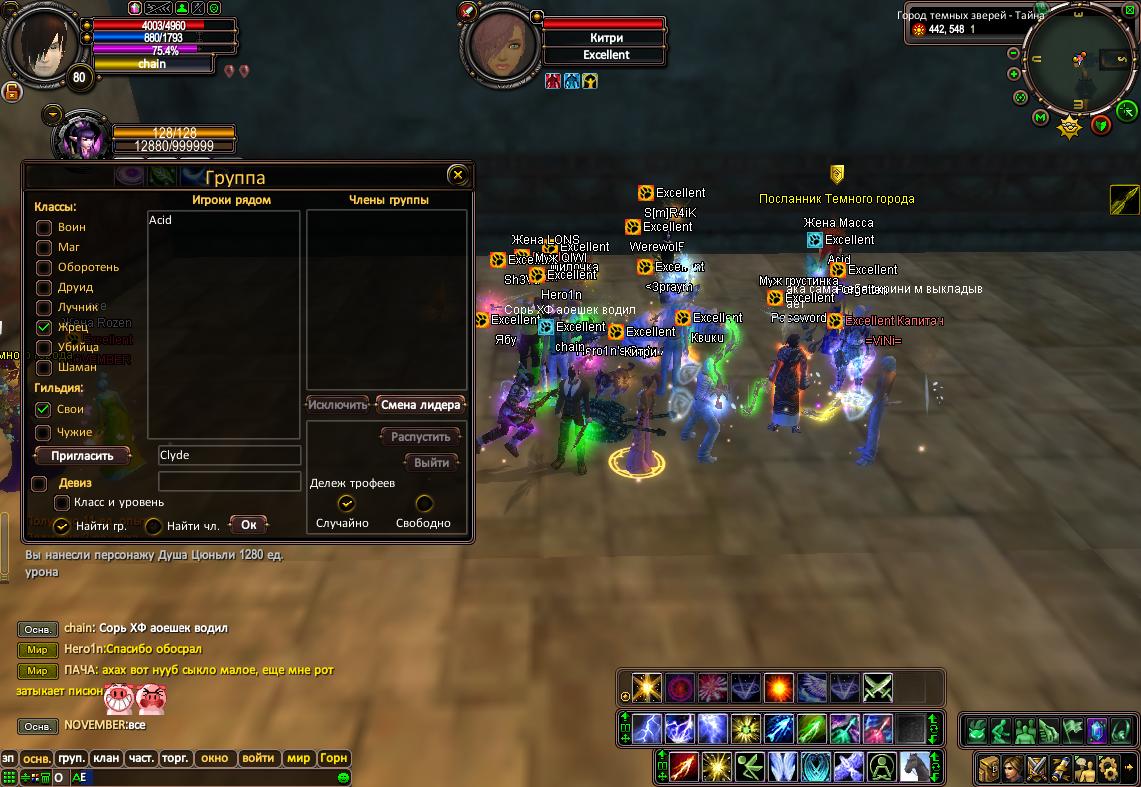Activate the crossed swords skill
The width and height of the screenshot is (1141, 787).
[x=877, y=688]
